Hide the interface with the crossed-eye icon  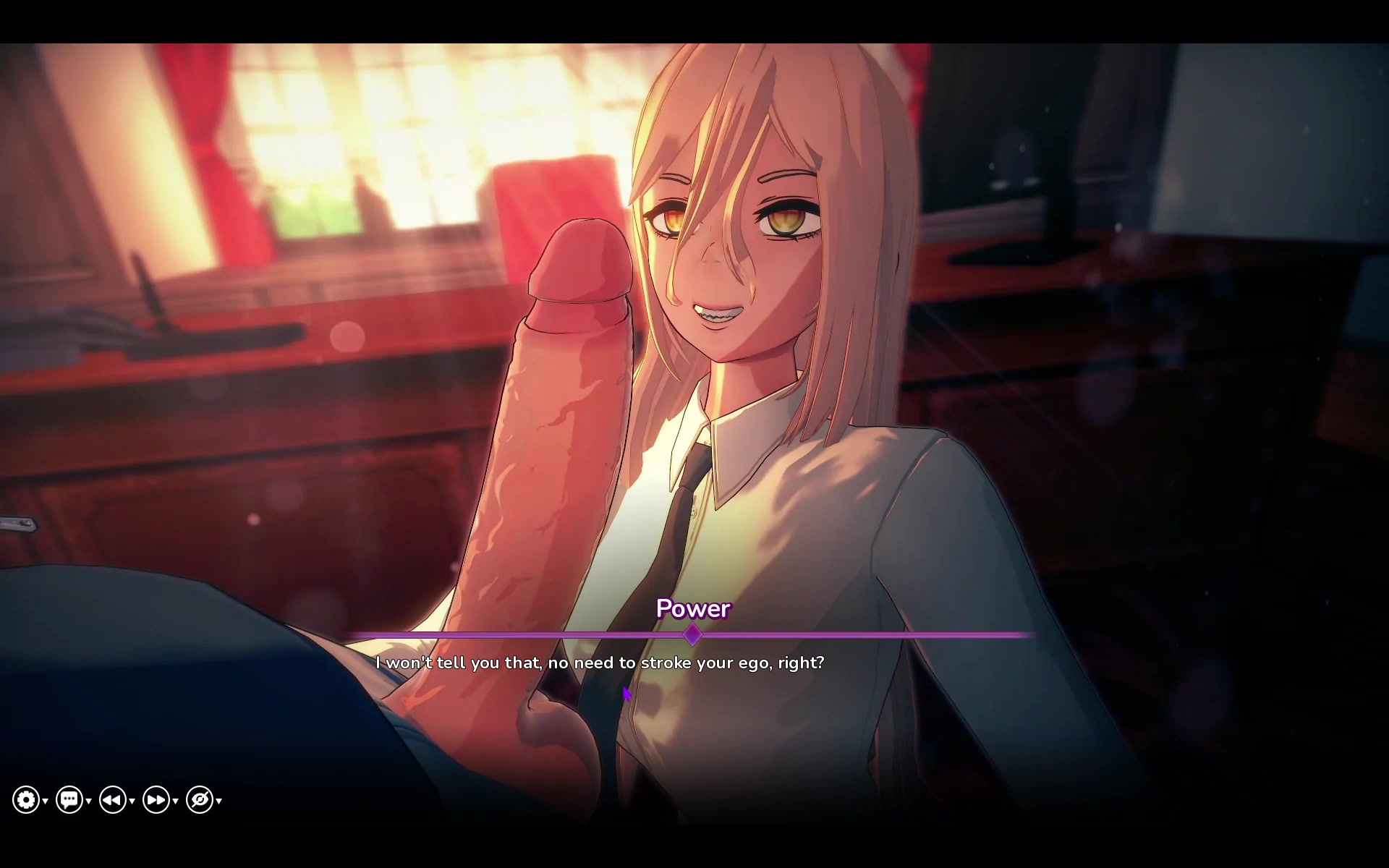(200, 800)
